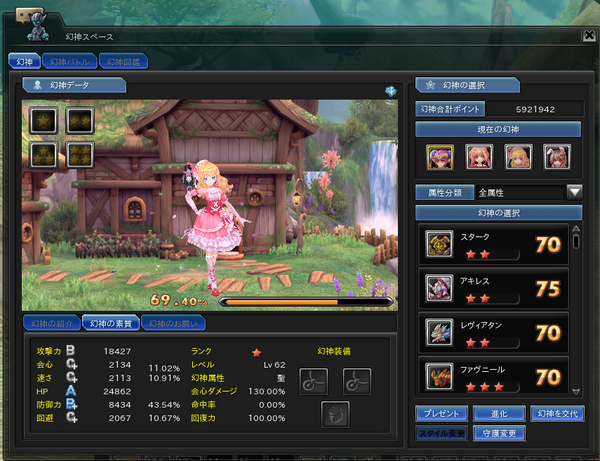Show the 幻神の紹介 tab
The image size is (600, 461).
click(52, 323)
